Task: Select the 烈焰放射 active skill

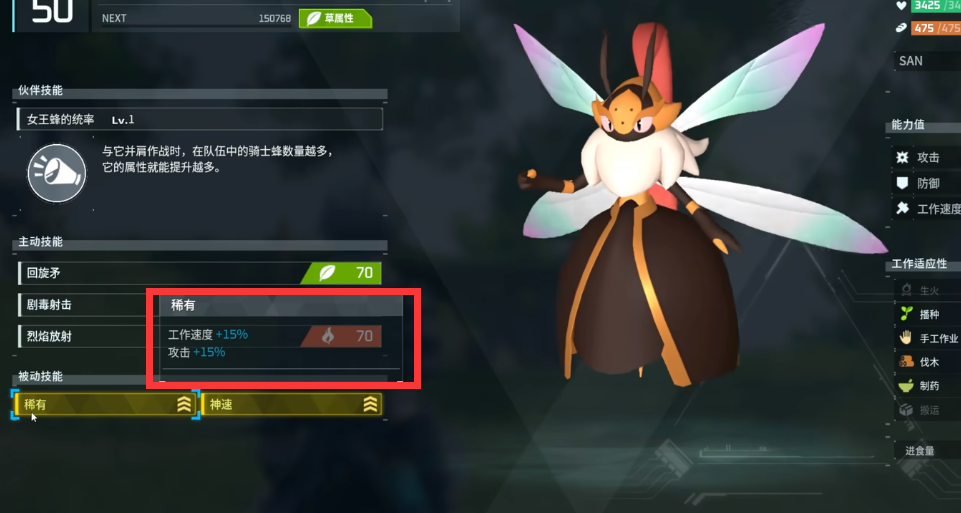Action: tap(82, 336)
